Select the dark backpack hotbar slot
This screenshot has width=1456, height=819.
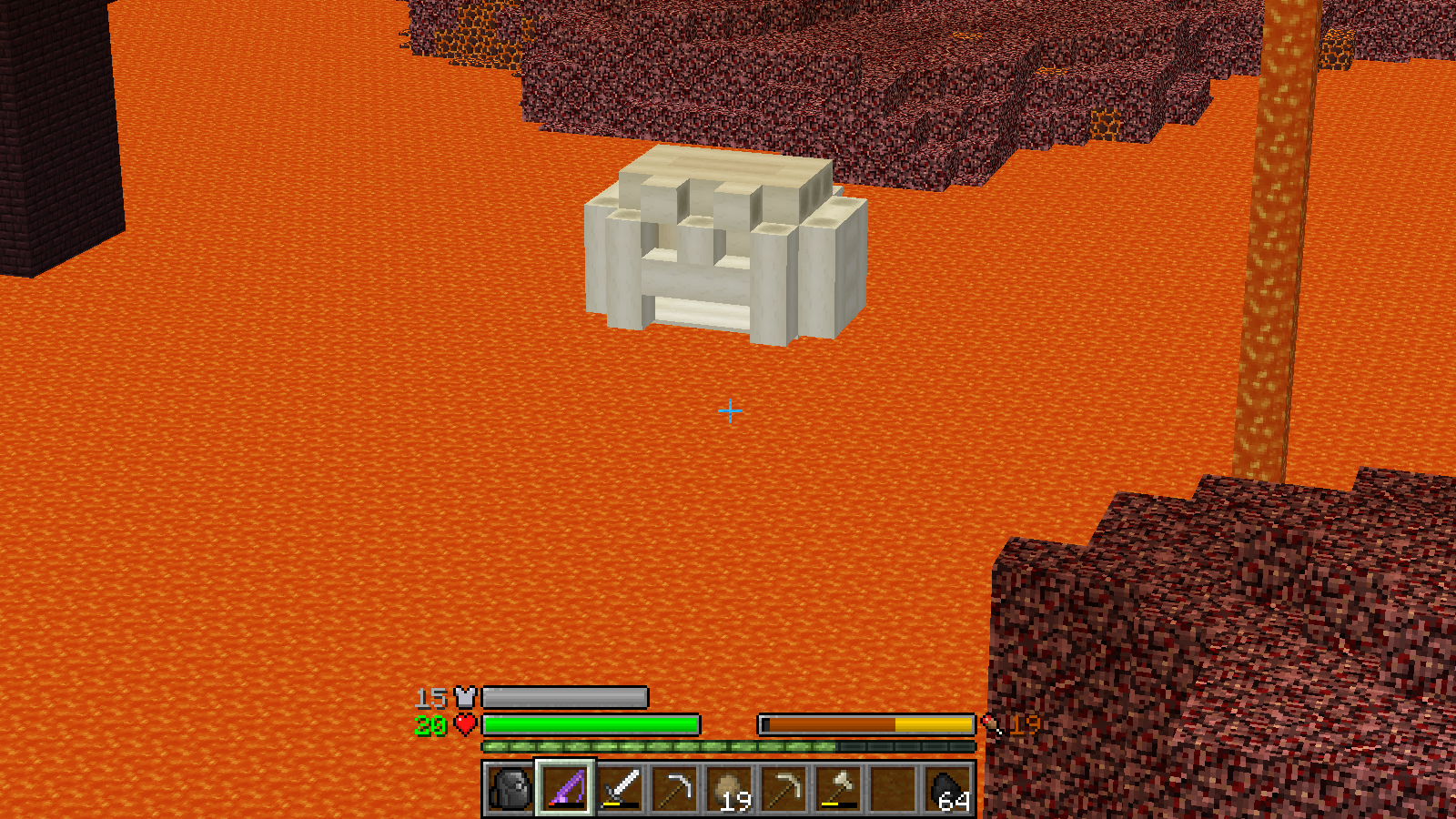click(511, 788)
